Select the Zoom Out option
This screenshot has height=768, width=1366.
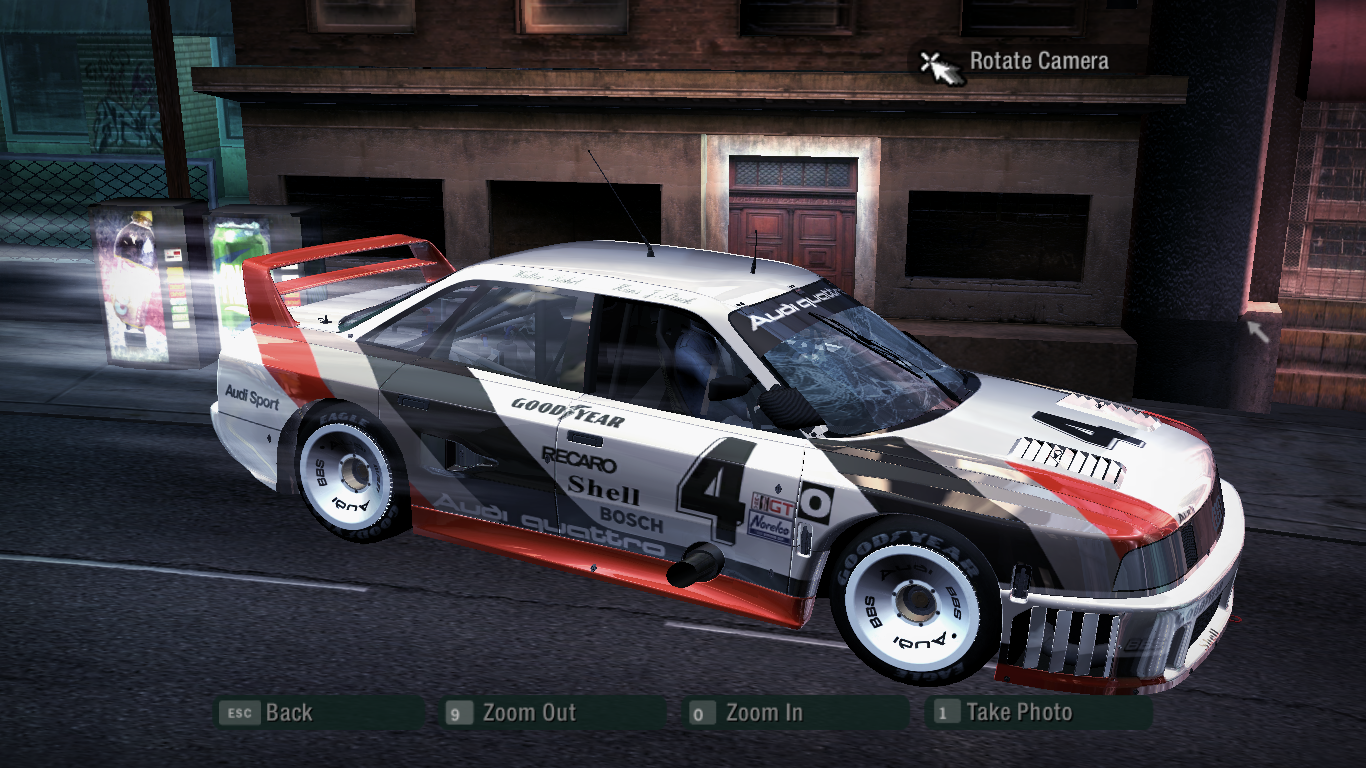[528, 713]
